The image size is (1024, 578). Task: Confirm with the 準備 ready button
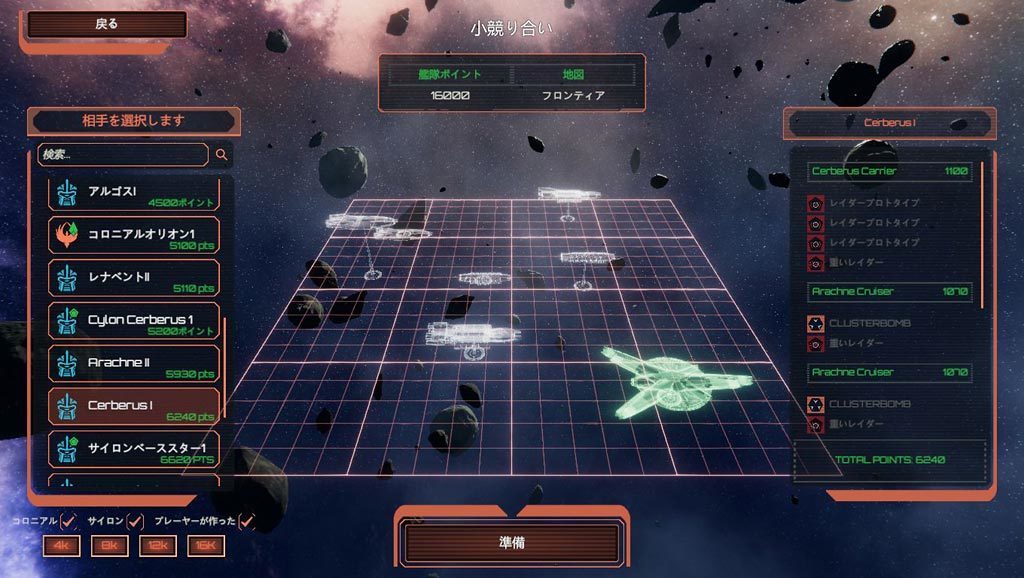[512, 543]
